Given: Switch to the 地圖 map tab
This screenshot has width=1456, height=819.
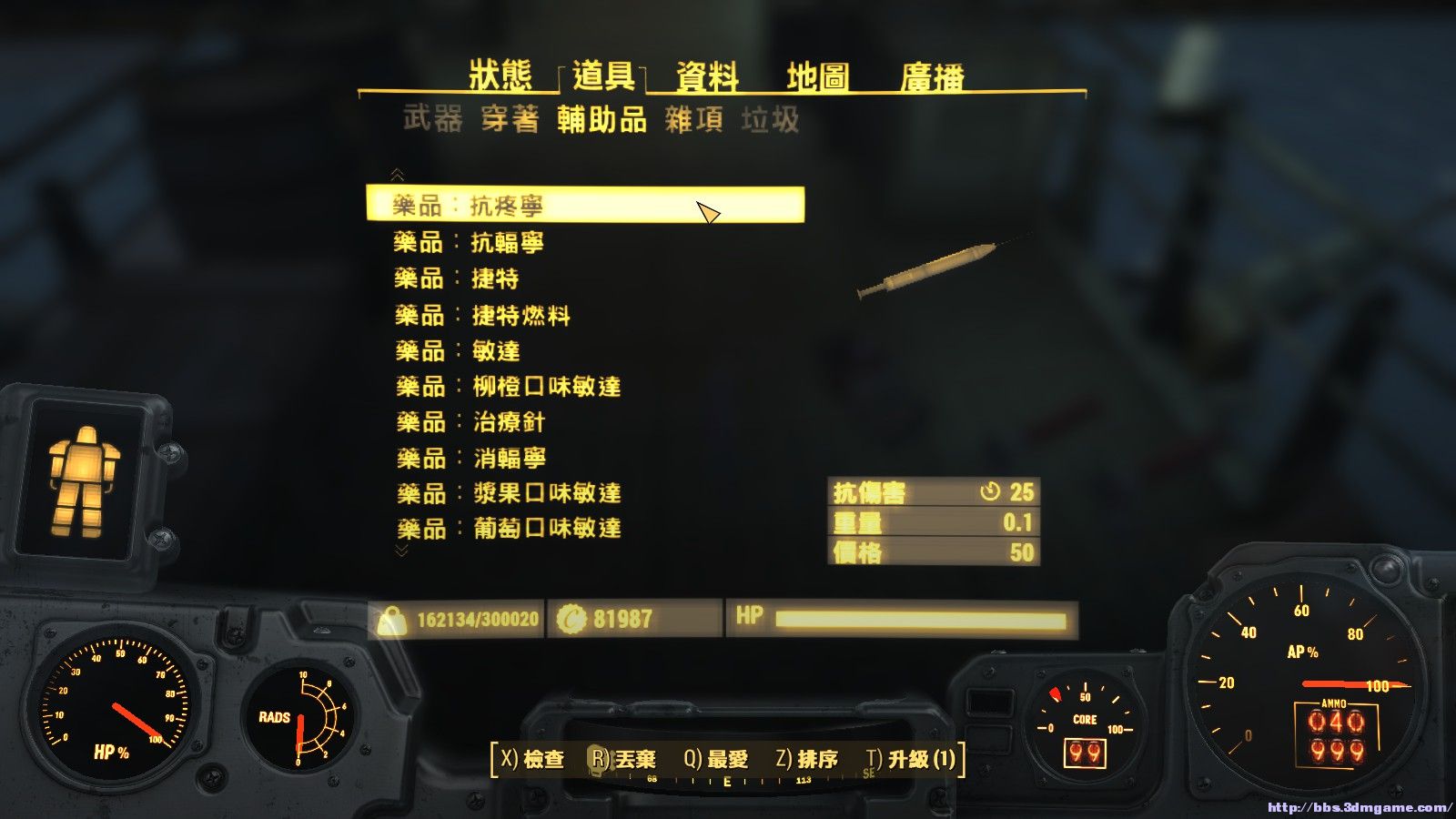Looking at the screenshot, I should coord(818,77).
